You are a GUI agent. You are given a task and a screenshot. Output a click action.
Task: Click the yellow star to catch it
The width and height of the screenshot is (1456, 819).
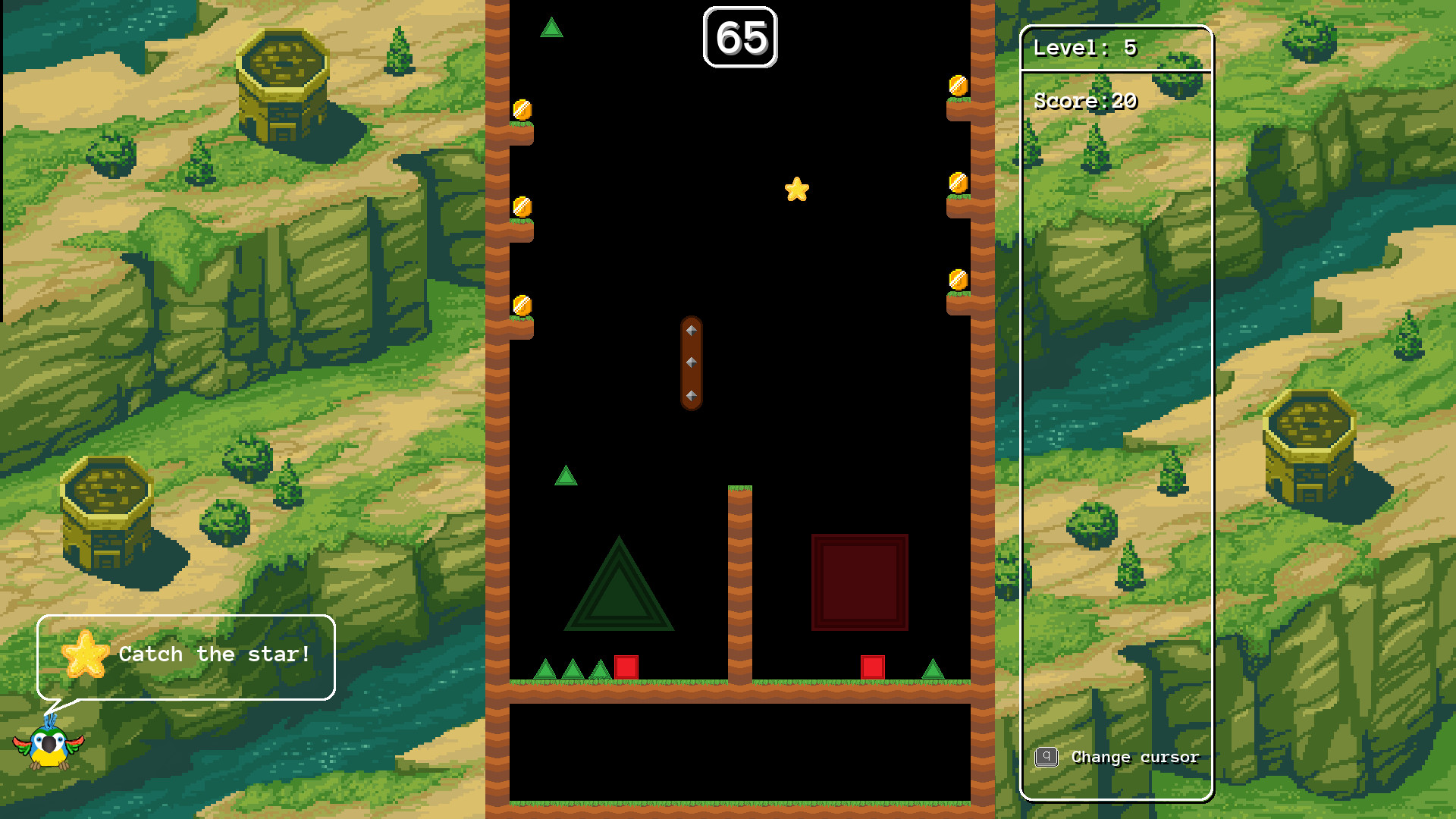pos(797,190)
